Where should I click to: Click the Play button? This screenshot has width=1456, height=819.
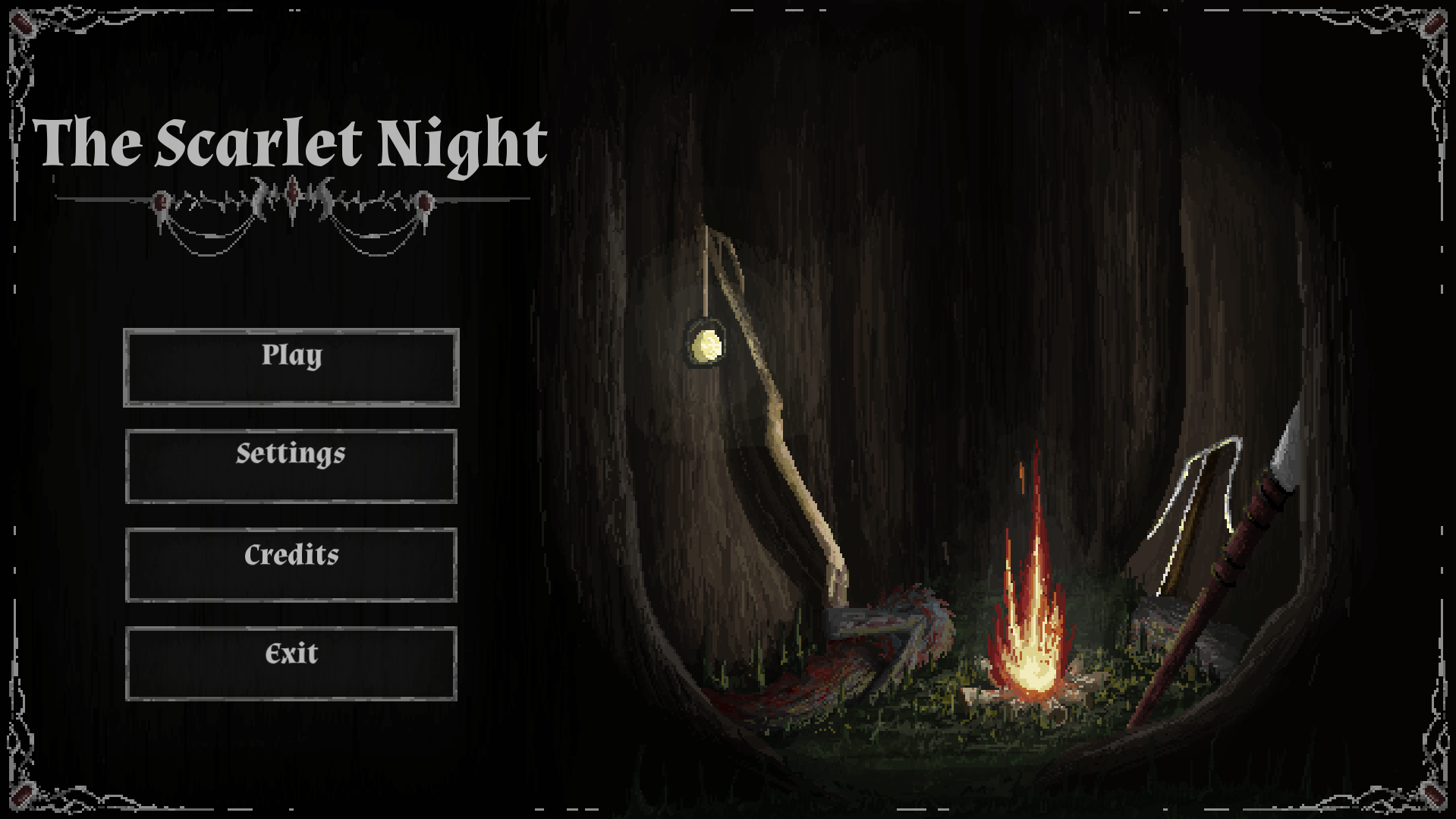tap(291, 366)
